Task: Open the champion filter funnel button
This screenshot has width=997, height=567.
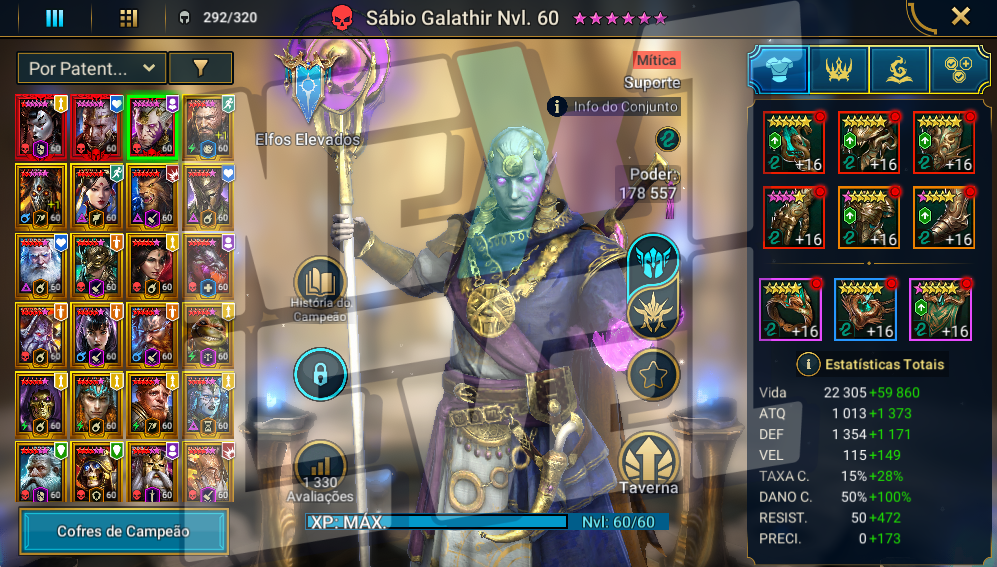Action: coord(200,68)
